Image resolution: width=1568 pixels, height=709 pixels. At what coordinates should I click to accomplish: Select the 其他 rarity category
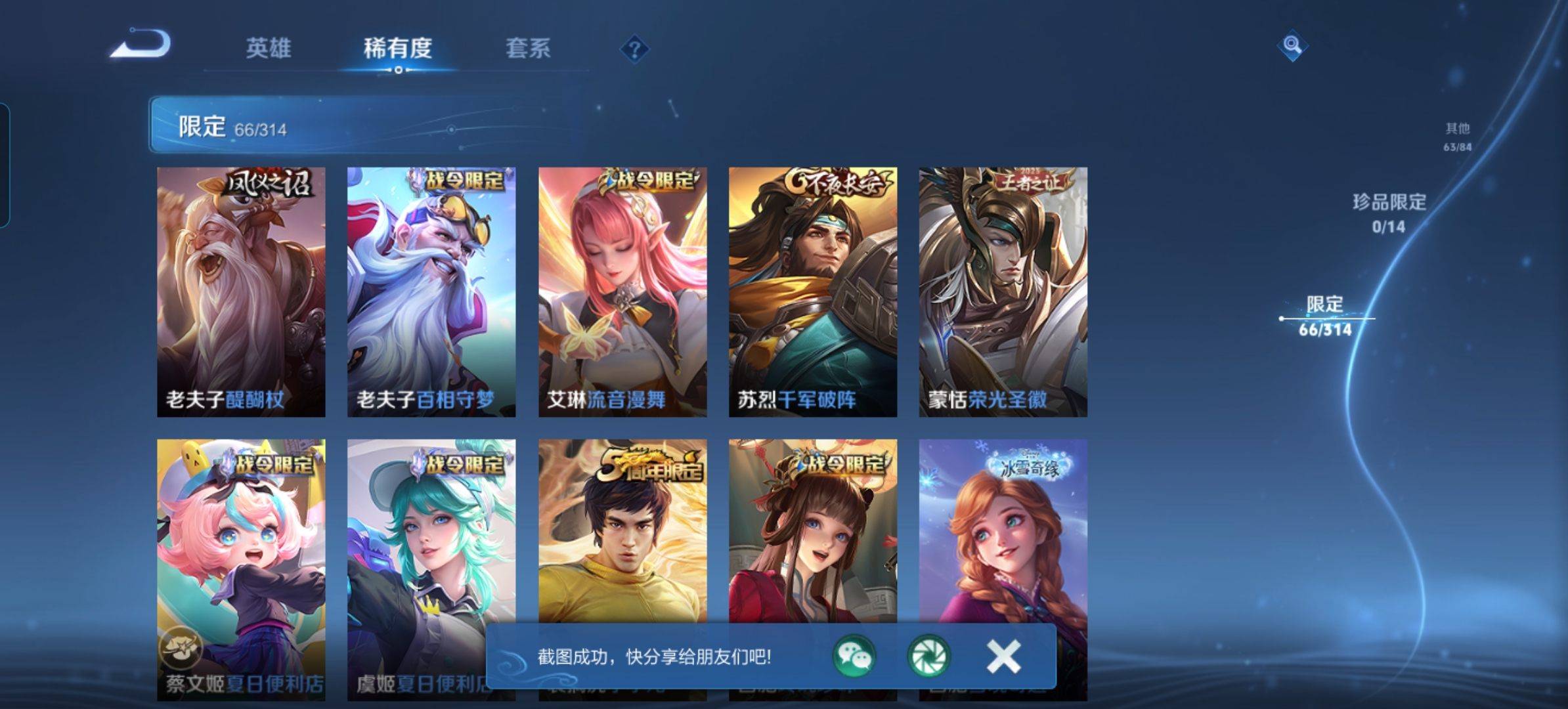1457,136
